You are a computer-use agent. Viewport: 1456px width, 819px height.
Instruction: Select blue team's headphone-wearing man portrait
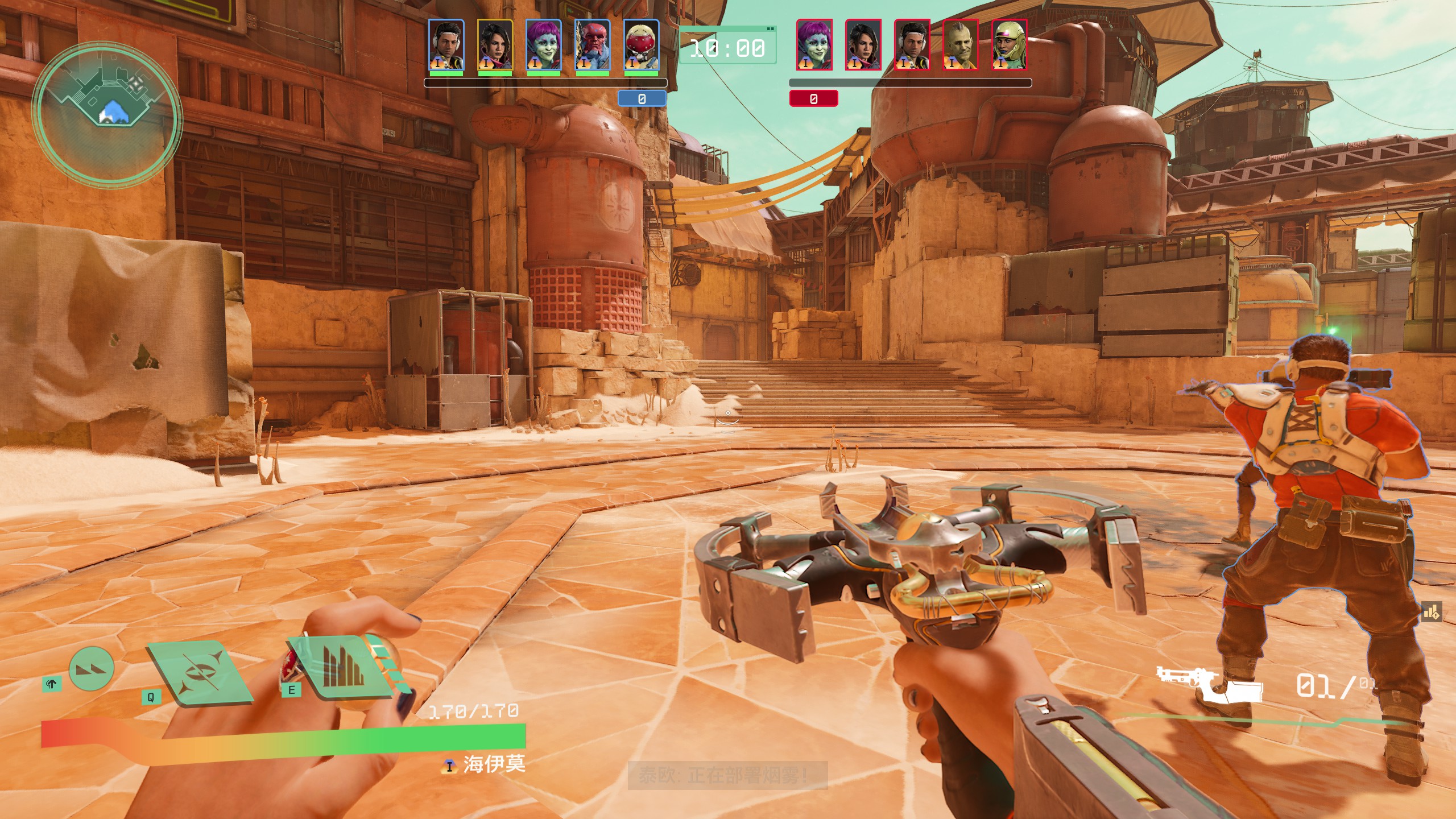click(446, 45)
